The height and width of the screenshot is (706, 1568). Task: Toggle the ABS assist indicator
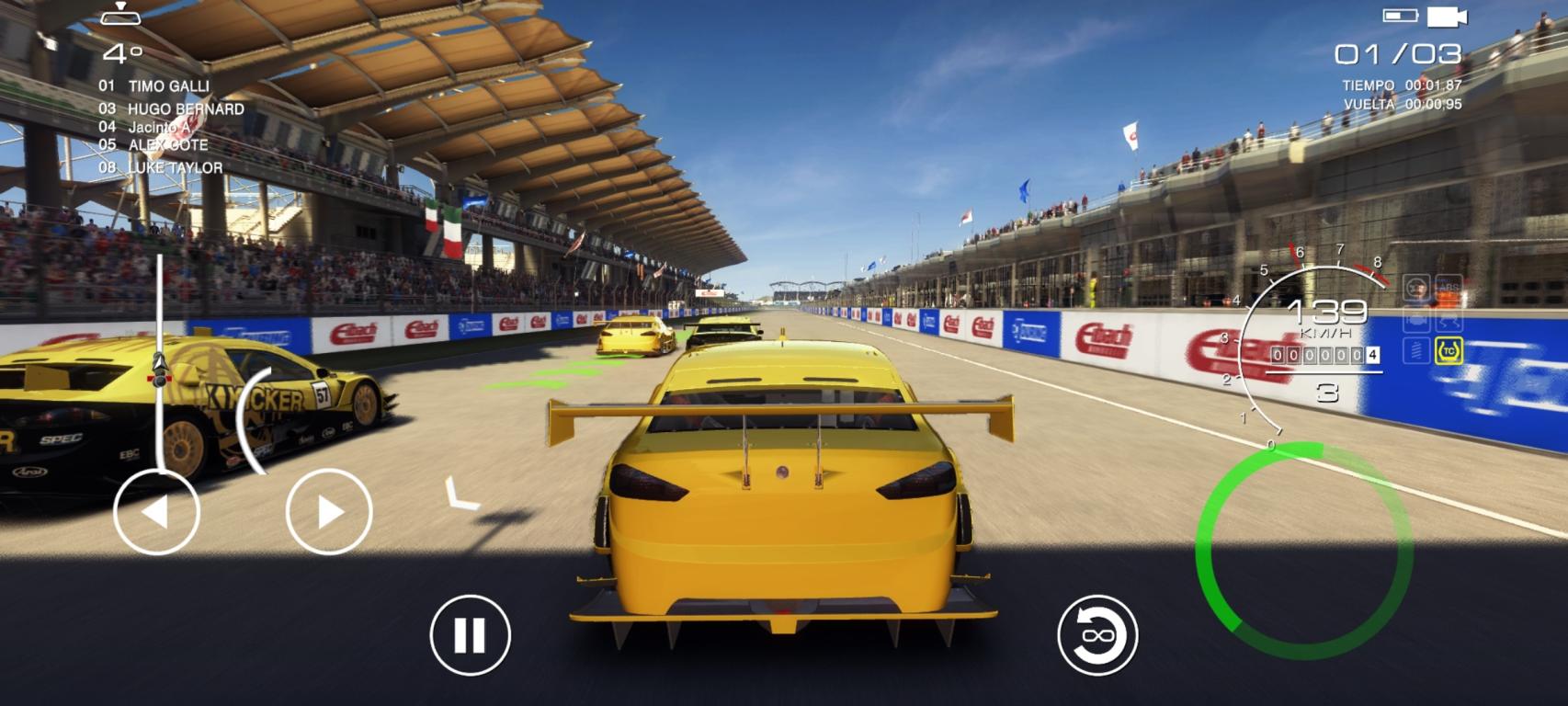click(x=1449, y=287)
